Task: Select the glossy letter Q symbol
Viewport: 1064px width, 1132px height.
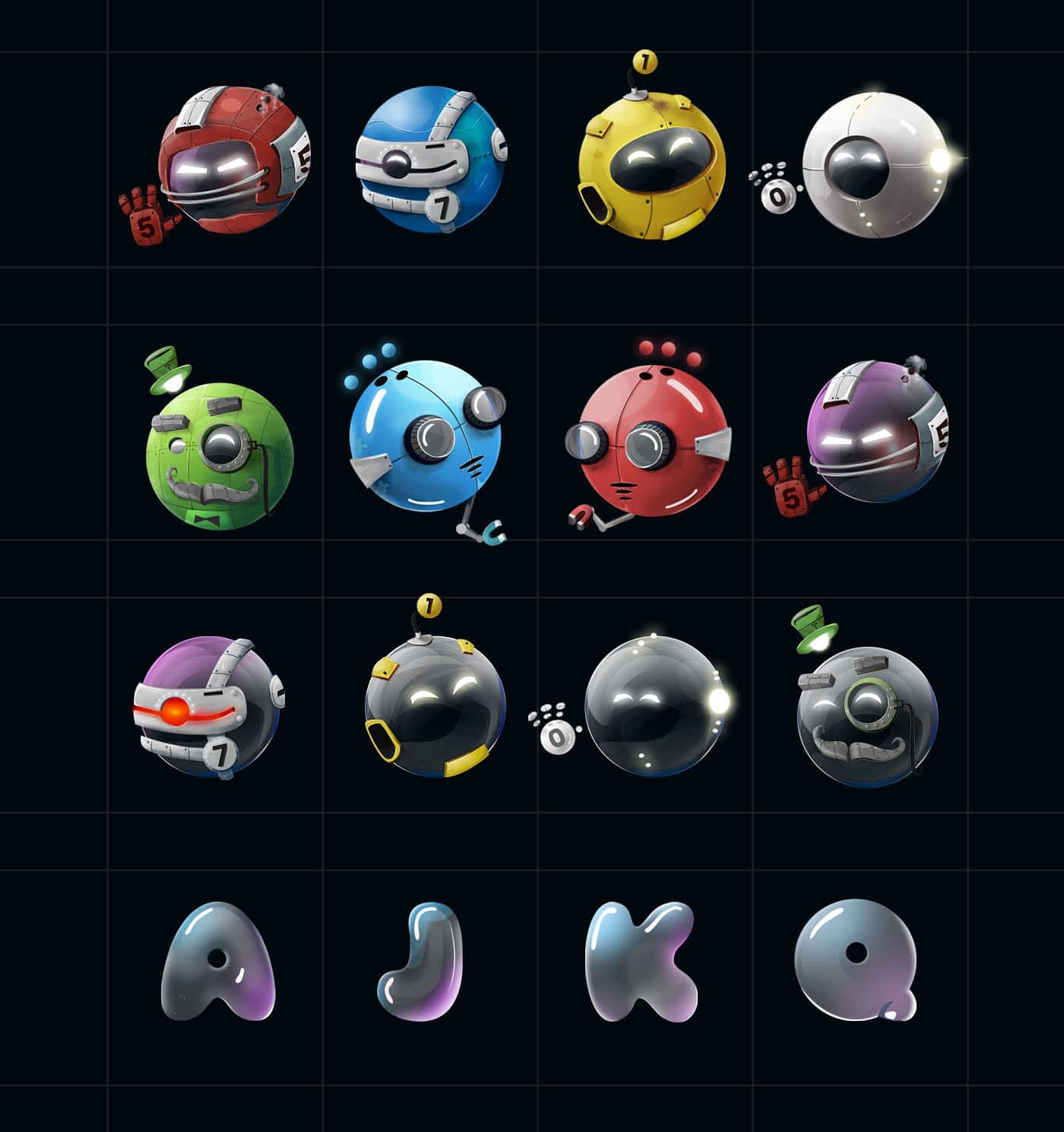Action: coord(857,958)
